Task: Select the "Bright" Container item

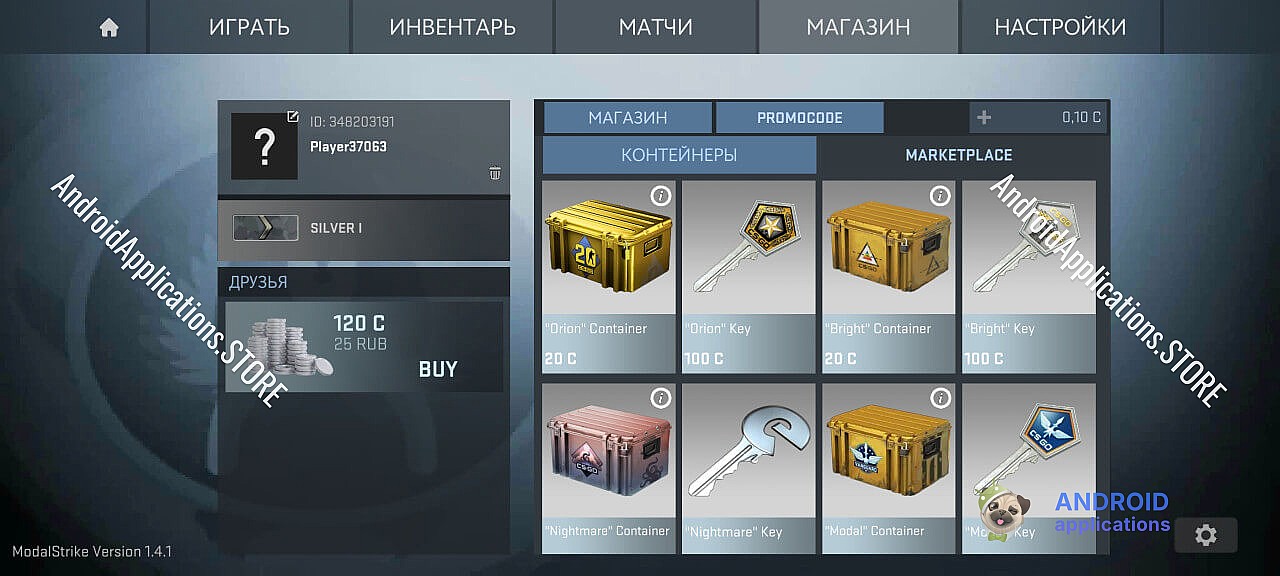Action: [888, 275]
